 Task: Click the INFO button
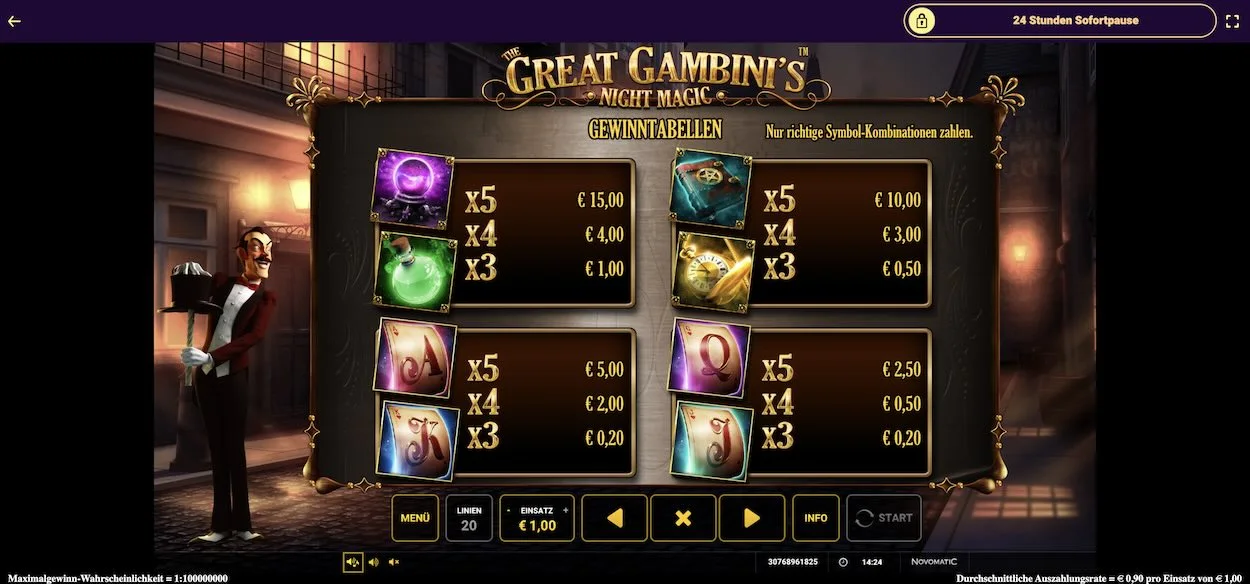816,518
